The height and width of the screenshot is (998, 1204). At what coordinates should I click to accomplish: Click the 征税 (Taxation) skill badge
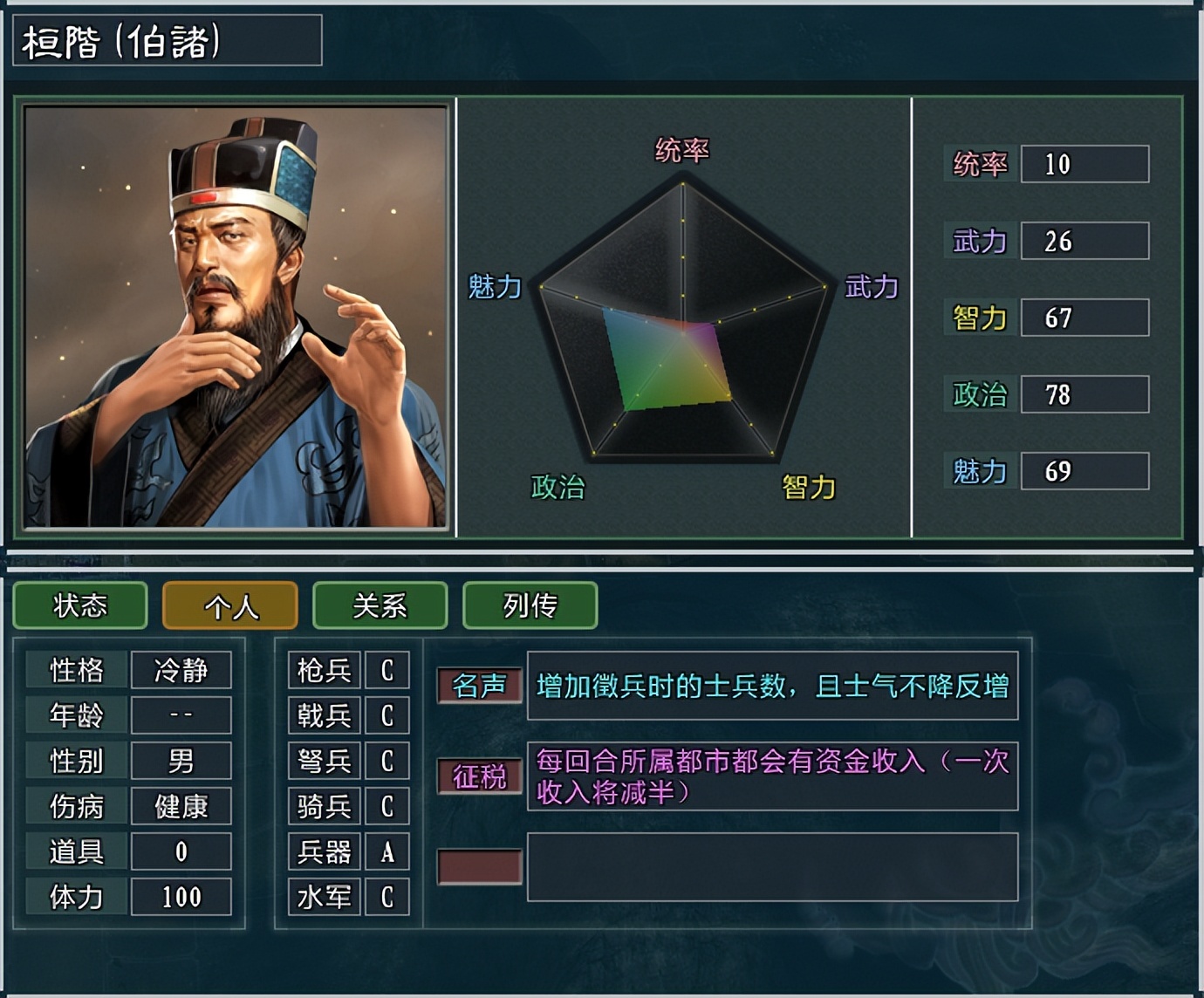pos(481,775)
